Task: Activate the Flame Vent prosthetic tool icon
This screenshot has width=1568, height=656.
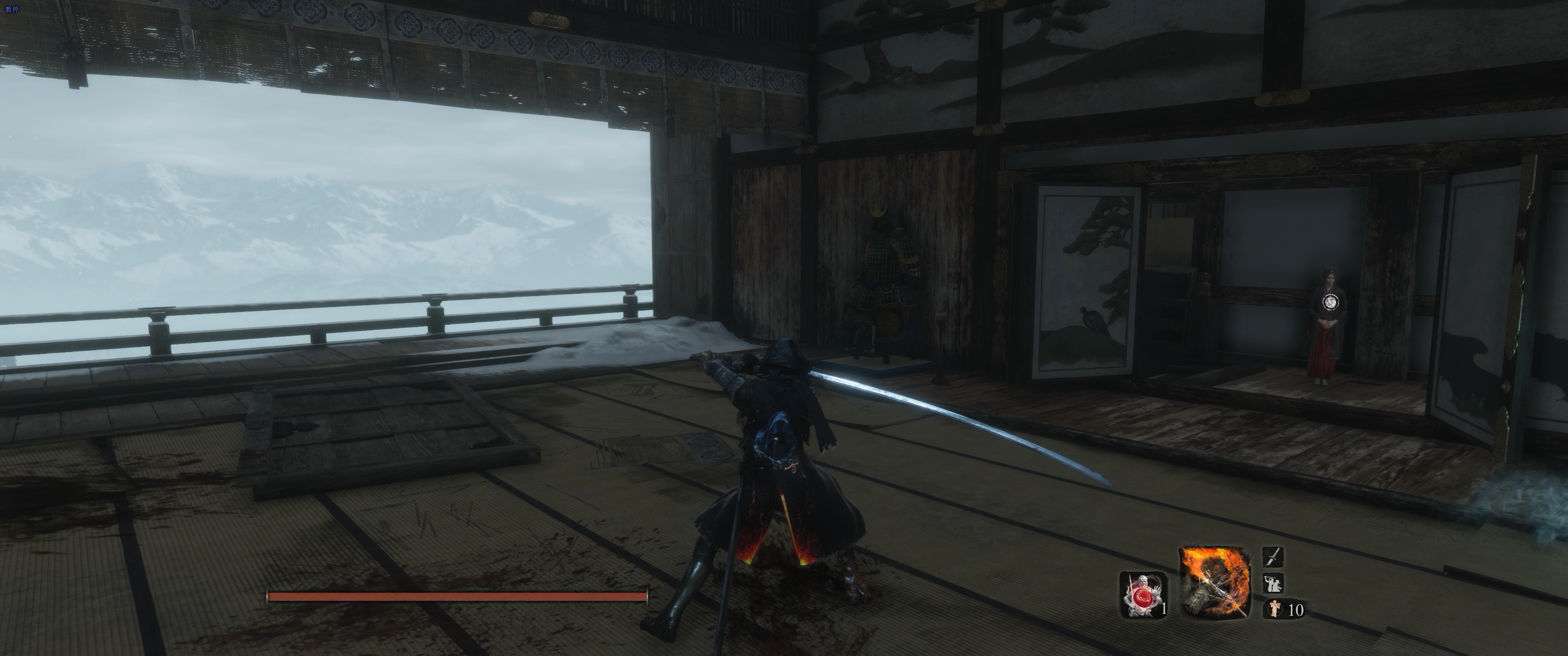Action: [x=1215, y=582]
